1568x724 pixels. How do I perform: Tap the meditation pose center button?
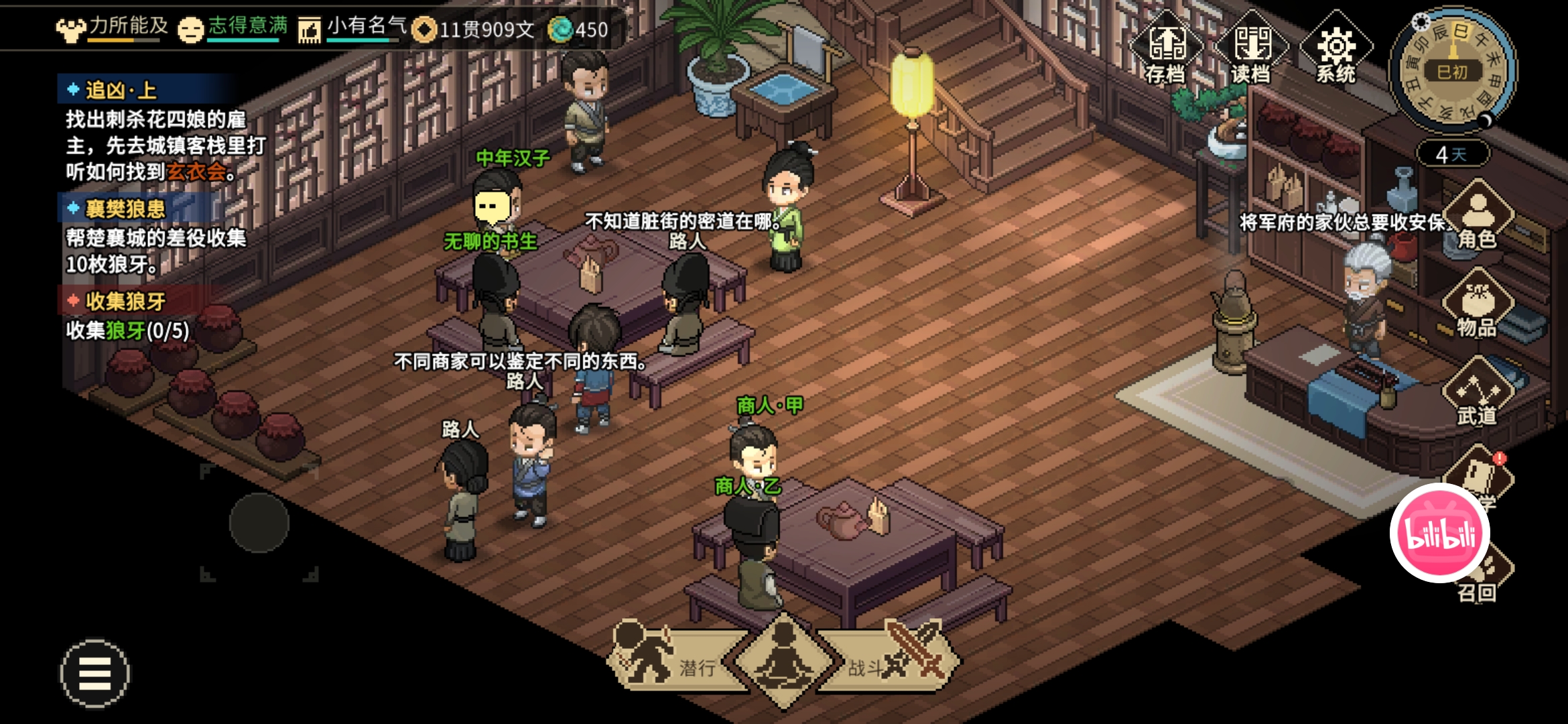click(783, 660)
